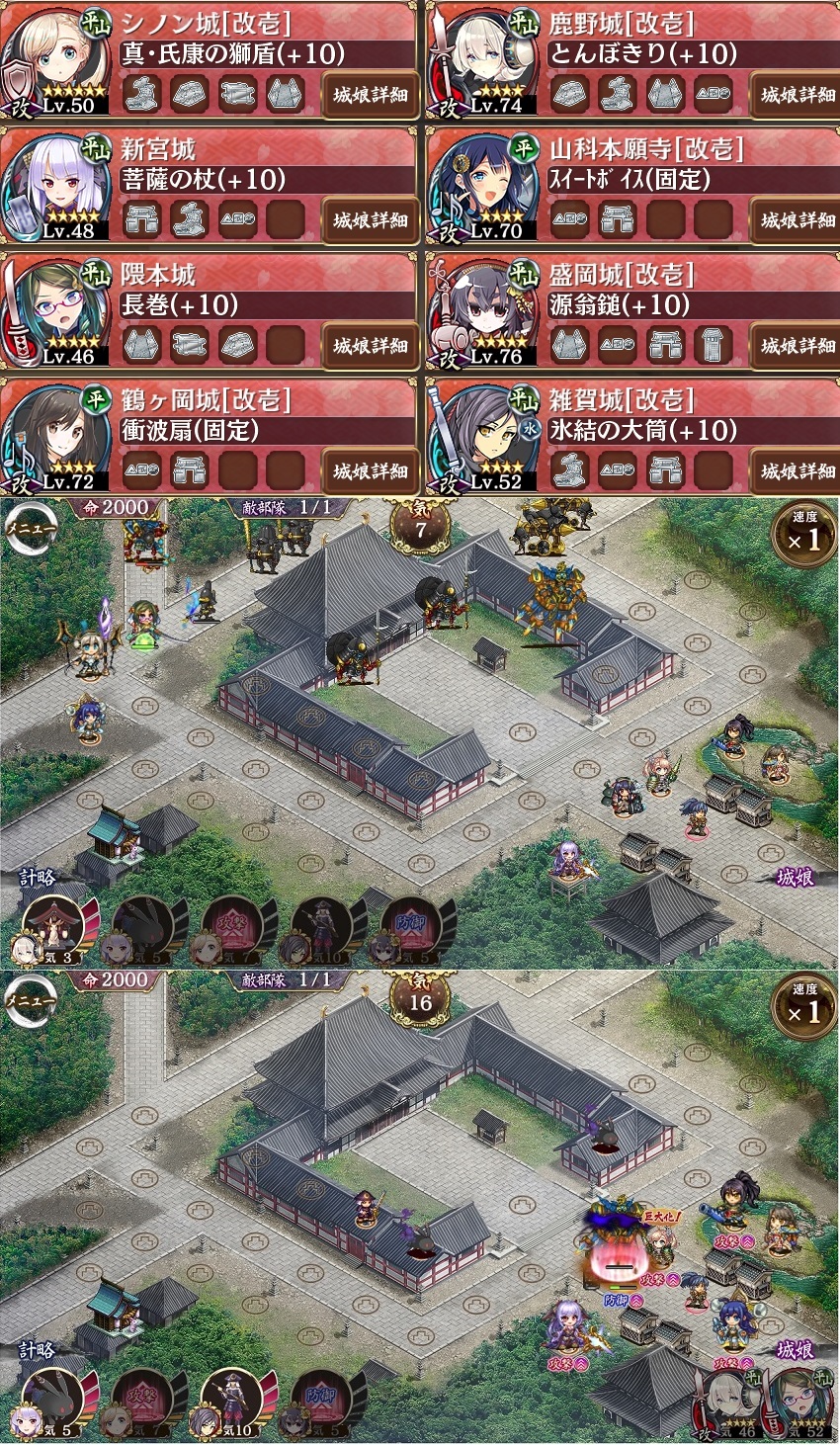Open 雑賀城[改壱] 城娘詳細 details
Viewport: 840px width, 1445px height.
coord(797,471)
